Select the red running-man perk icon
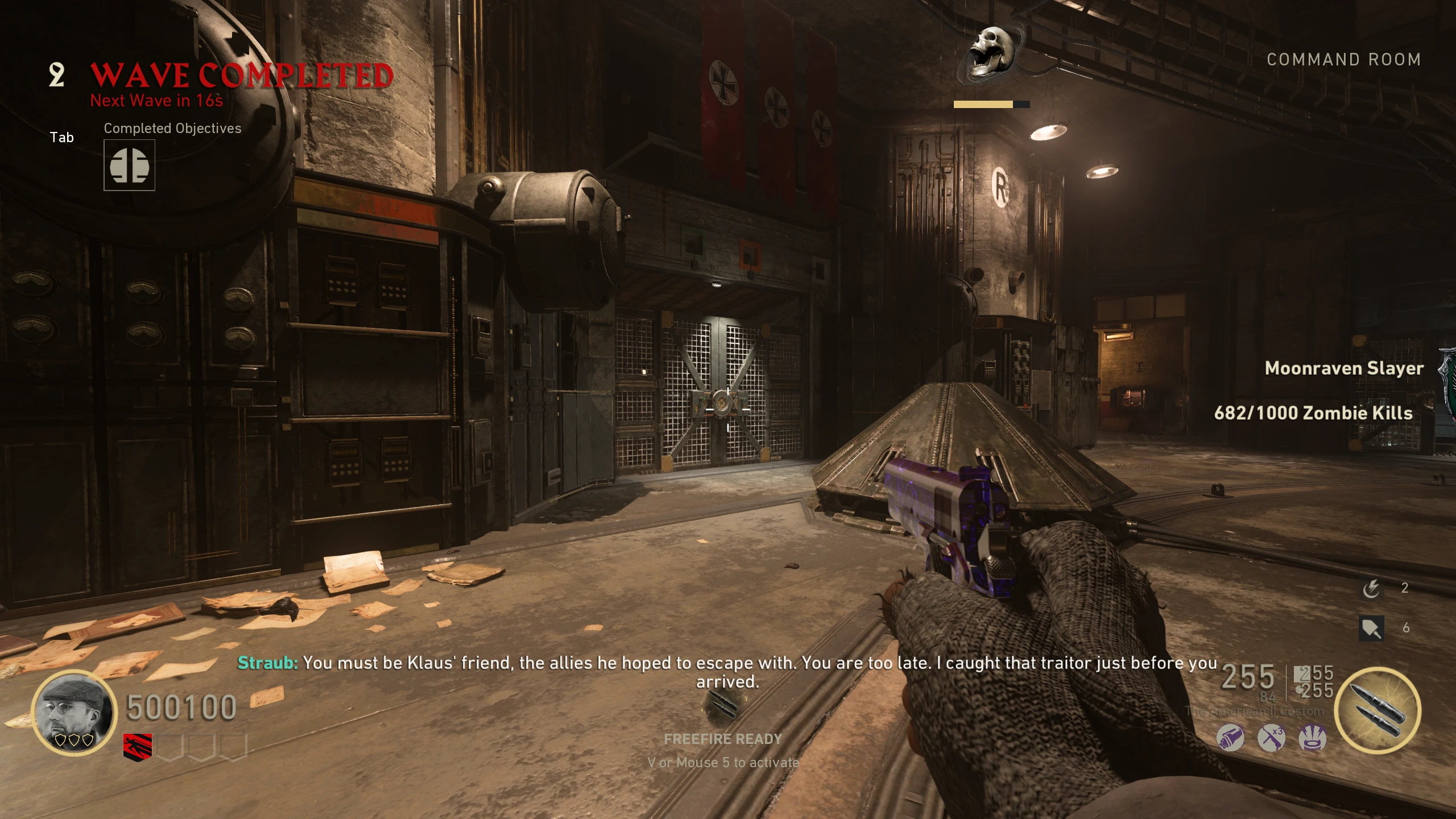The height and width of the screenshot is (819, 1456). pos(138,746)
